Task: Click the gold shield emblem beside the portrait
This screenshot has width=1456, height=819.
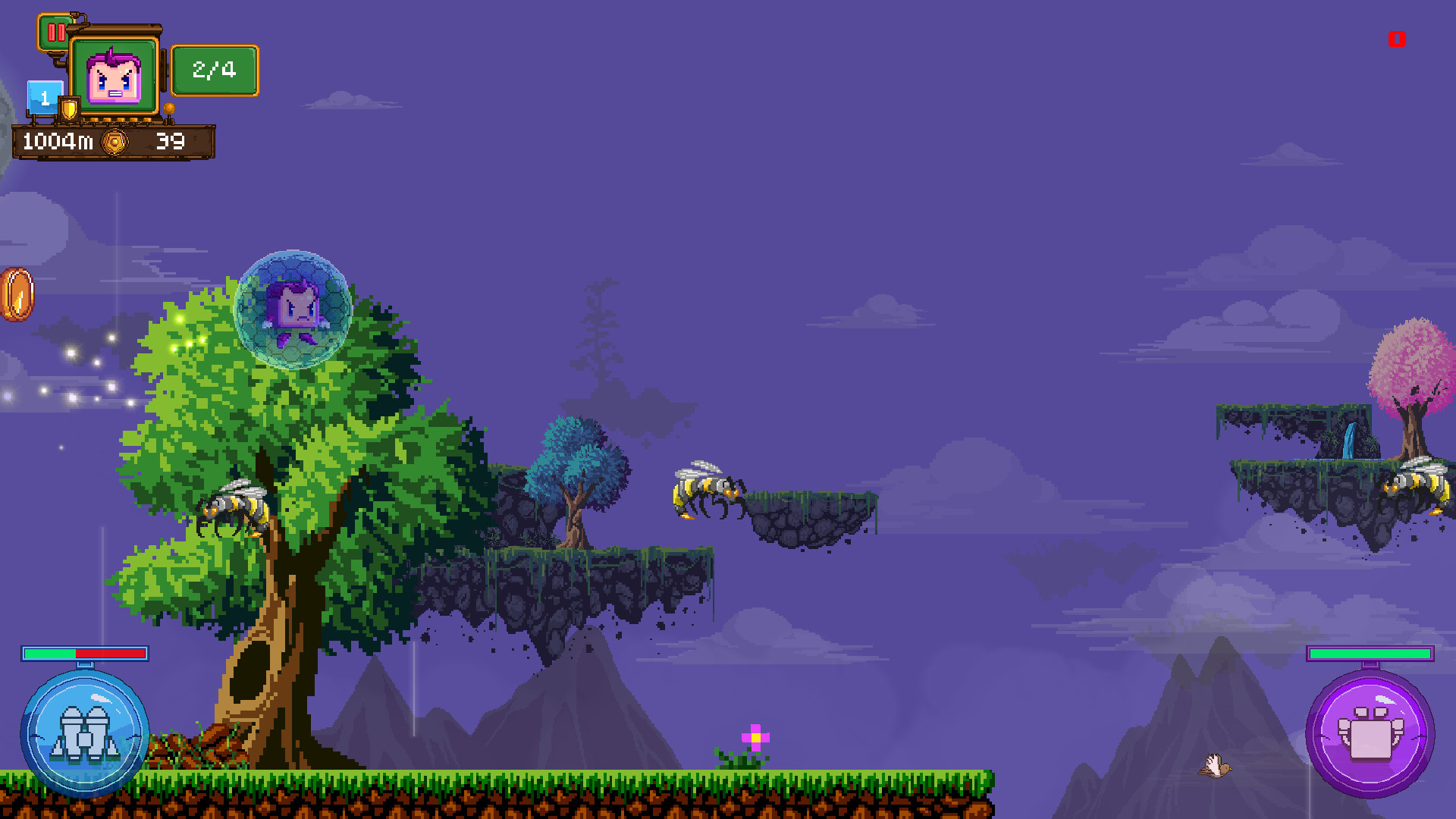Action: [x=68, y=108]
